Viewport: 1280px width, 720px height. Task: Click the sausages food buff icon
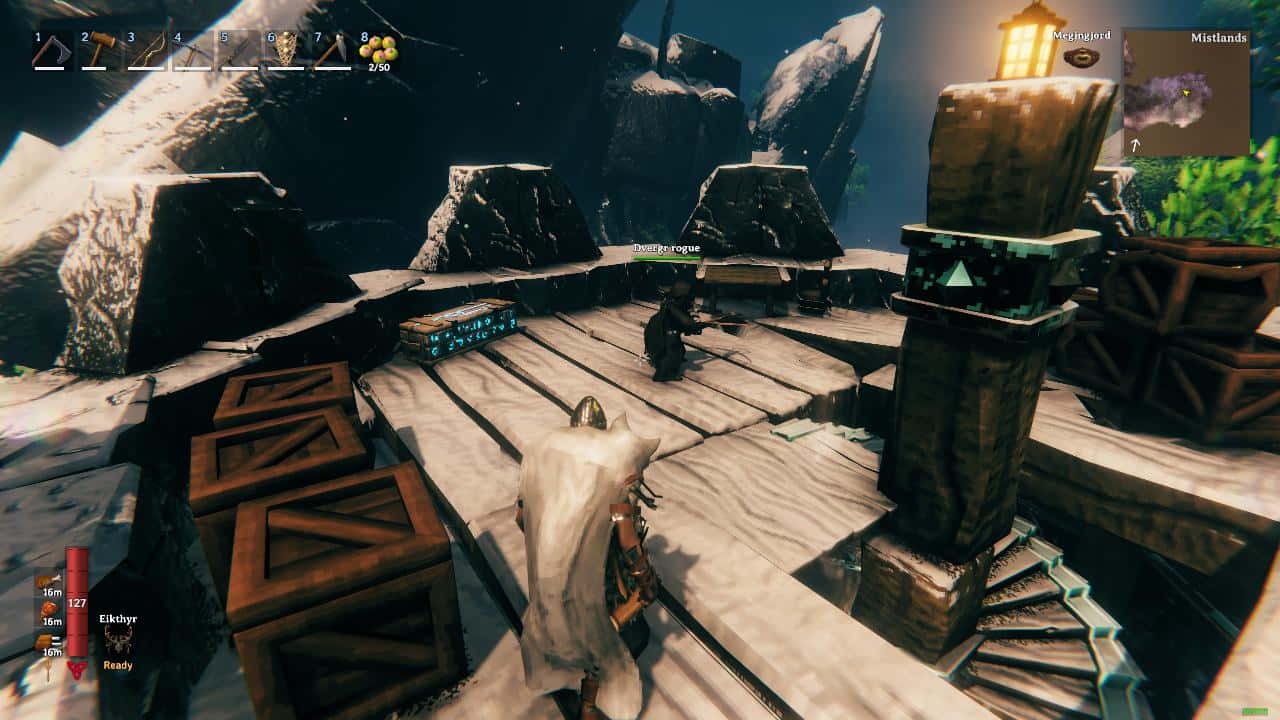point(46,640)
